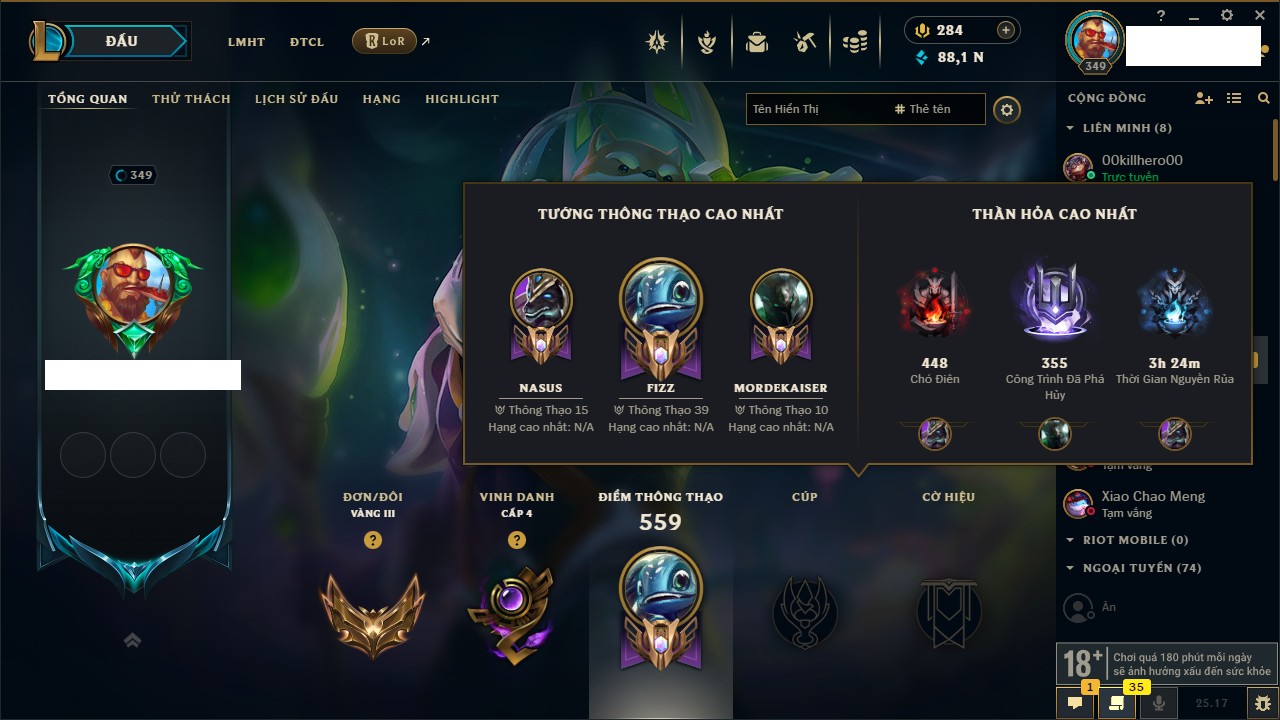Click the Cúp trophy emblem
1280x720 pixels.
805,611
